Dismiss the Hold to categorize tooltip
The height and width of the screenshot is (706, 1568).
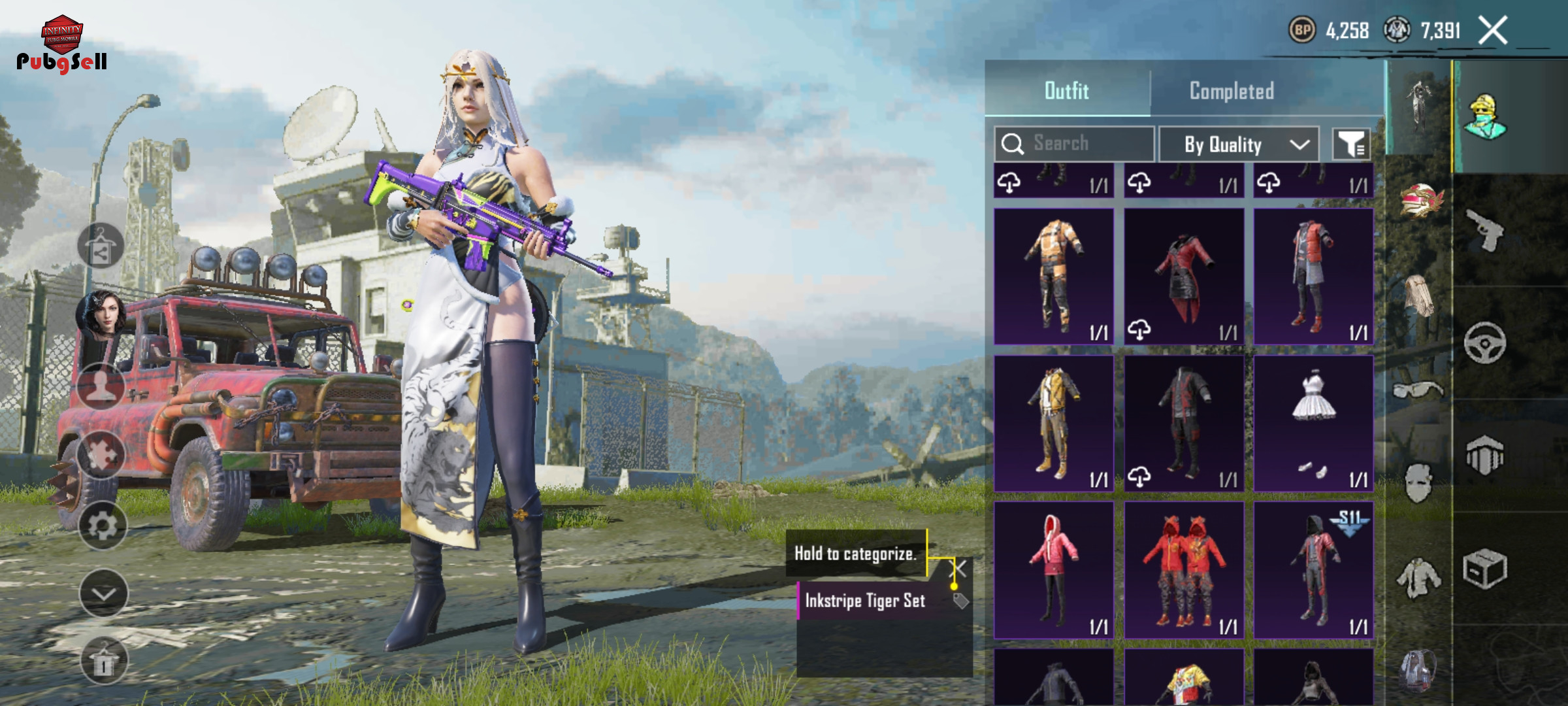[x=960, y=569]
